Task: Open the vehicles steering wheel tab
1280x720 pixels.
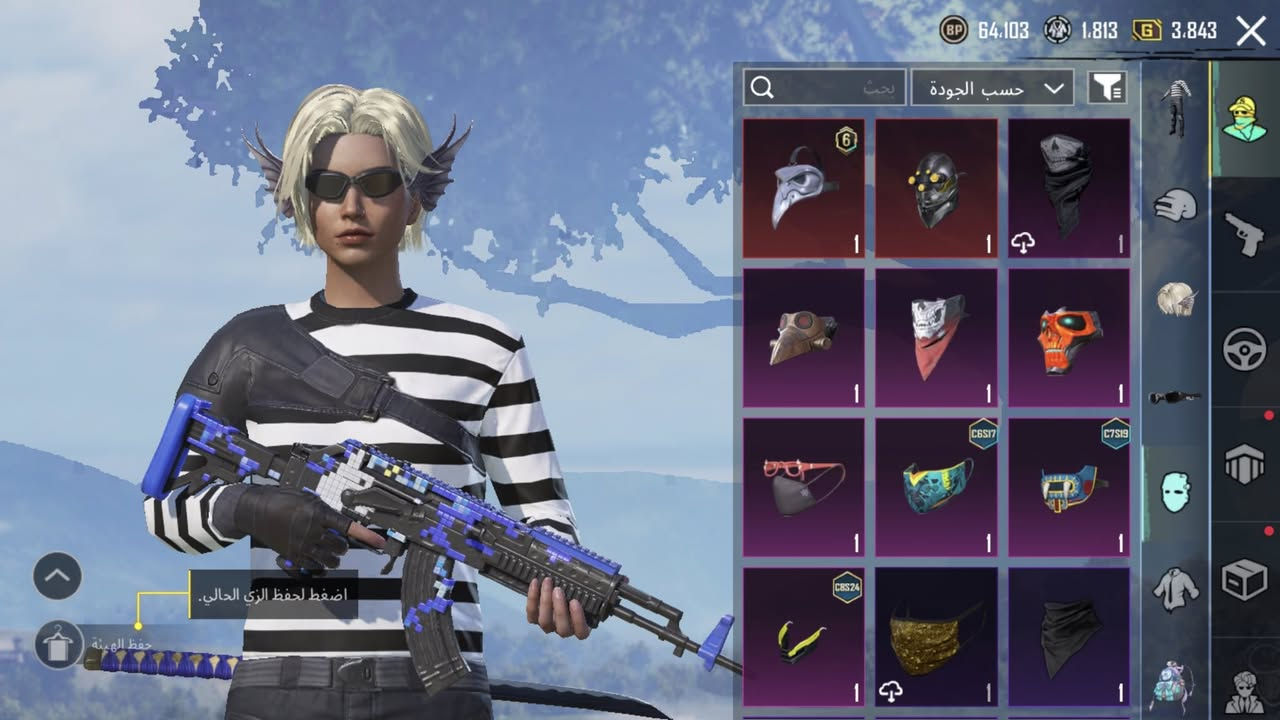Action: click(1245, 350)
